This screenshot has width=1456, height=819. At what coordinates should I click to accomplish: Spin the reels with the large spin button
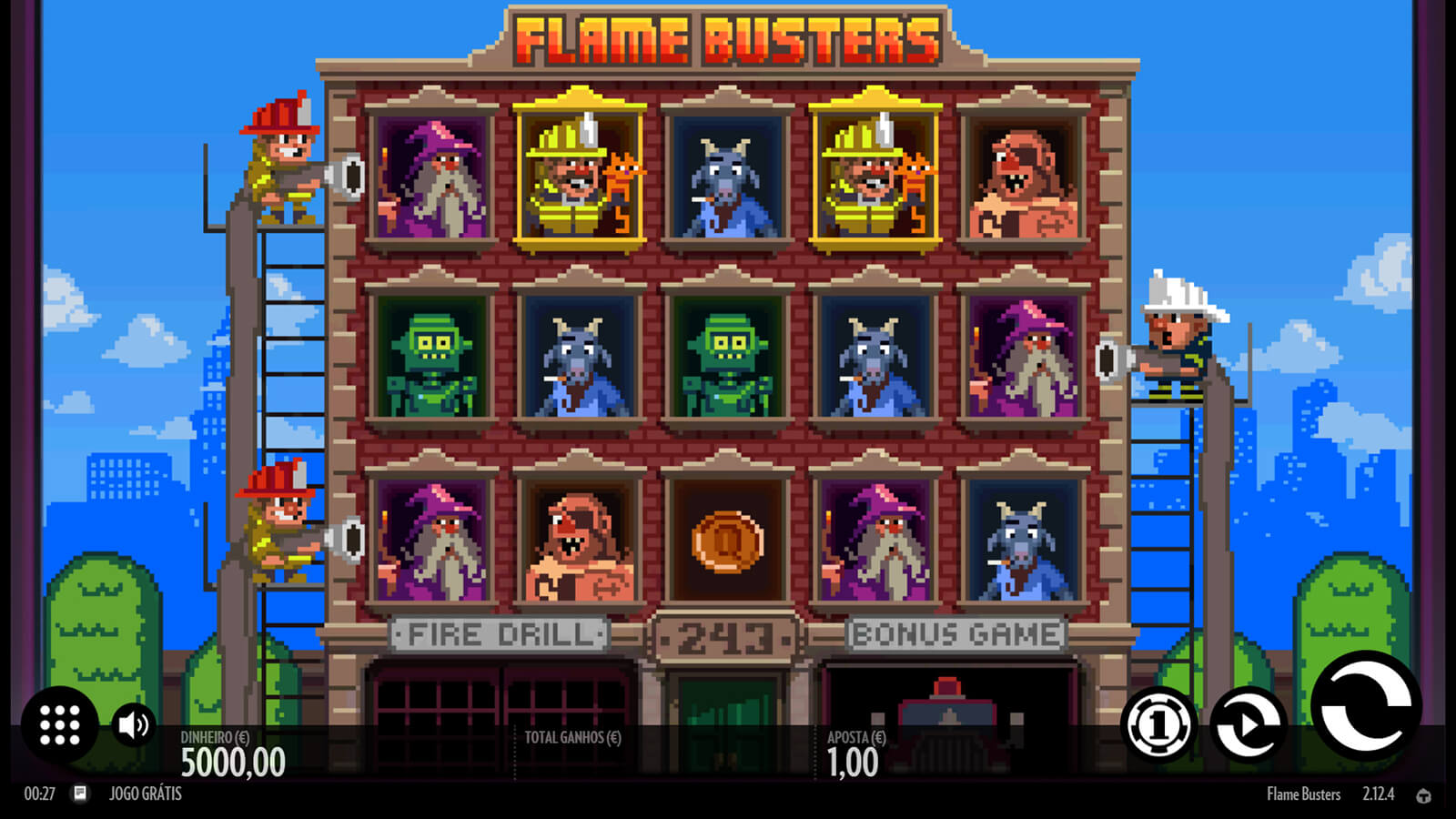pos(1365,706)
